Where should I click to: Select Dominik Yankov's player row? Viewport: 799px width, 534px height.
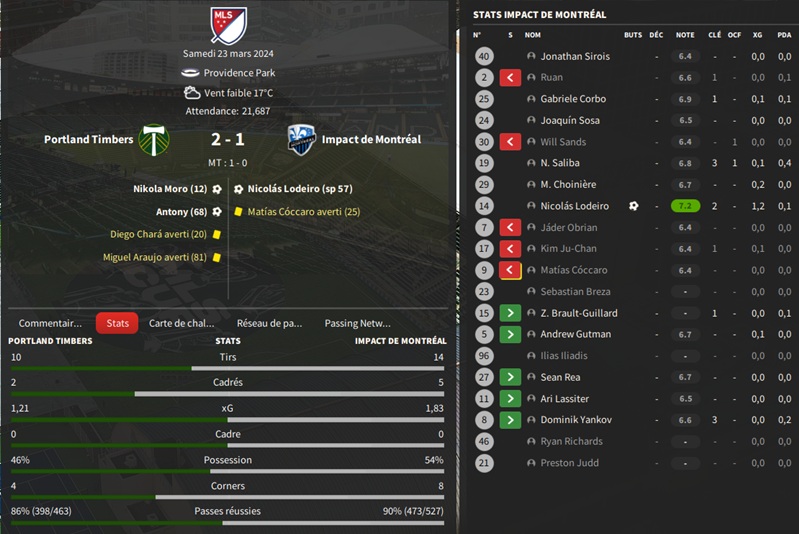[x=575, y=420]
